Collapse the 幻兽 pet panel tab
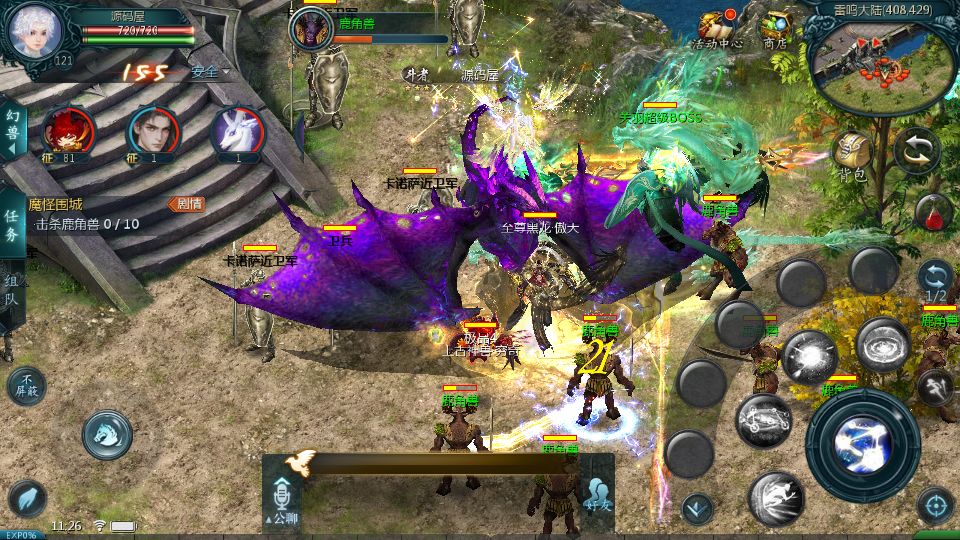This screenshot has width=960, height=540. pos(12,130)
